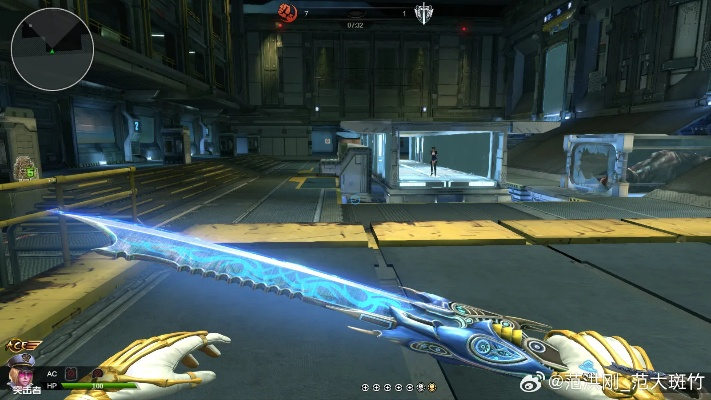Select the red fist team emblem

click(x=288, y=12)
